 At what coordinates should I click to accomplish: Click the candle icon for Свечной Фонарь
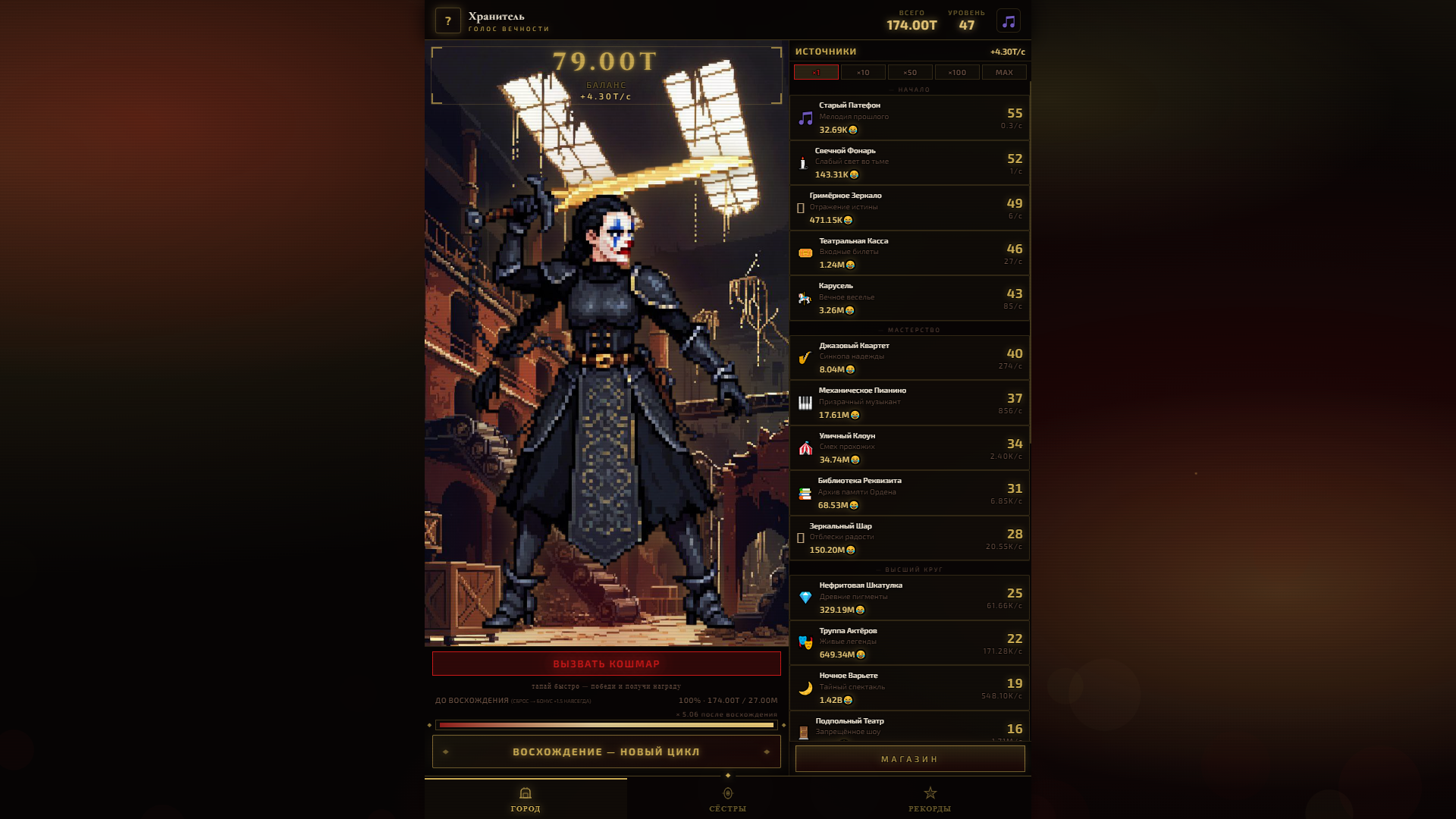tap(804, 162)
